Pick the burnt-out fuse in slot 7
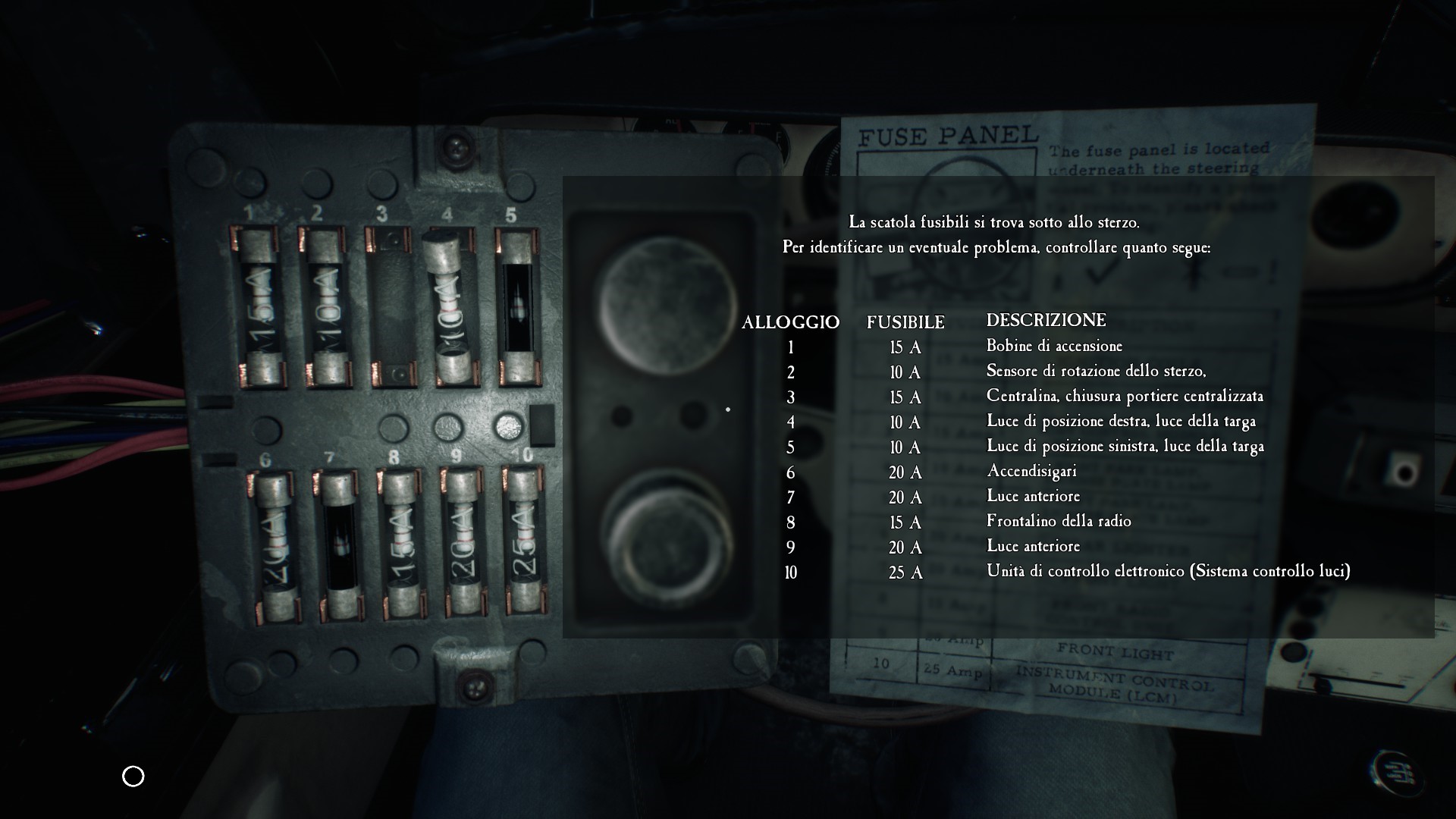This screenshot has width=1456, height=819. tap(340, 544)
